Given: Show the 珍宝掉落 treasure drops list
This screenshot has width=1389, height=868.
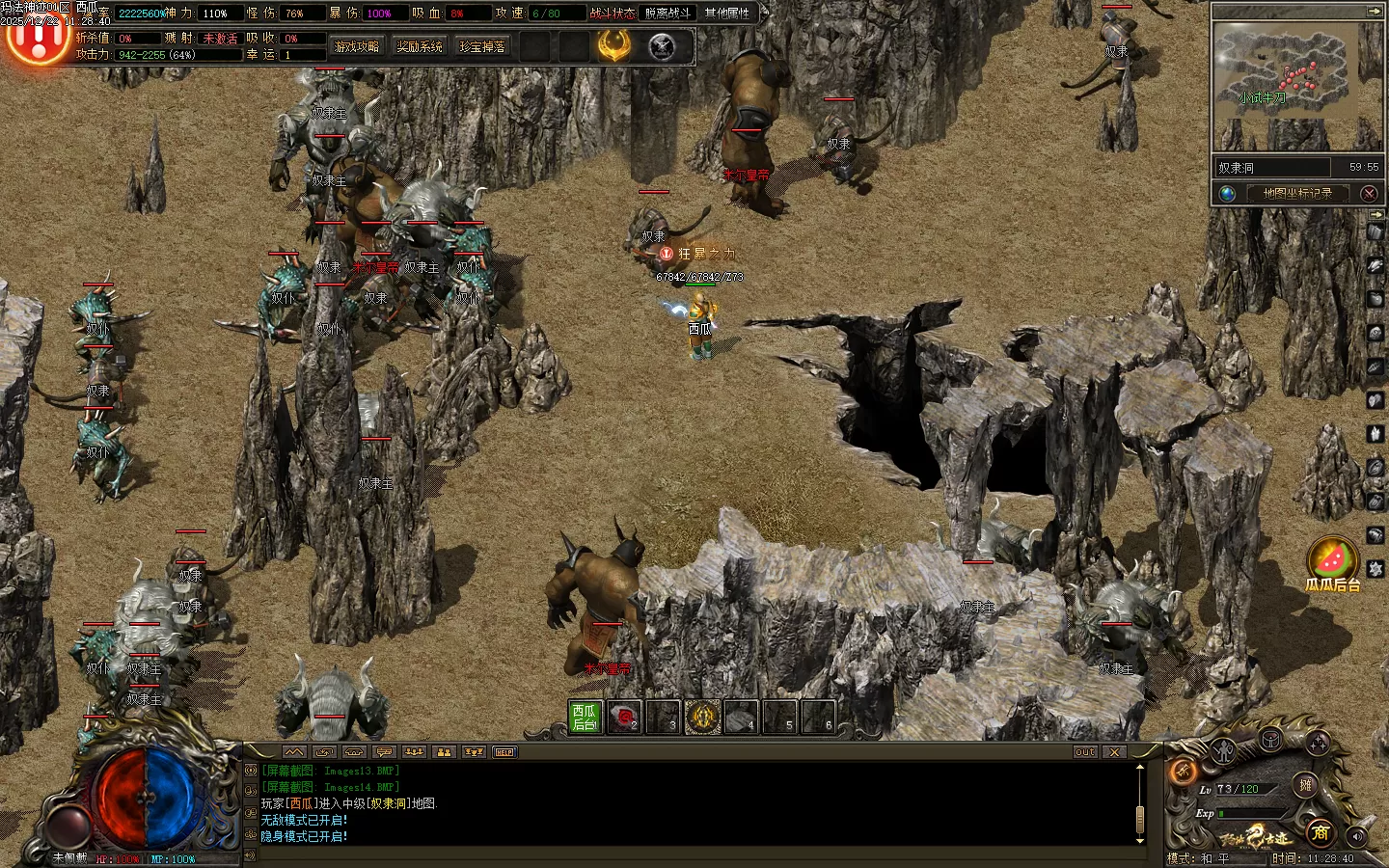Looking at the screenshot, I should (482, 46).
